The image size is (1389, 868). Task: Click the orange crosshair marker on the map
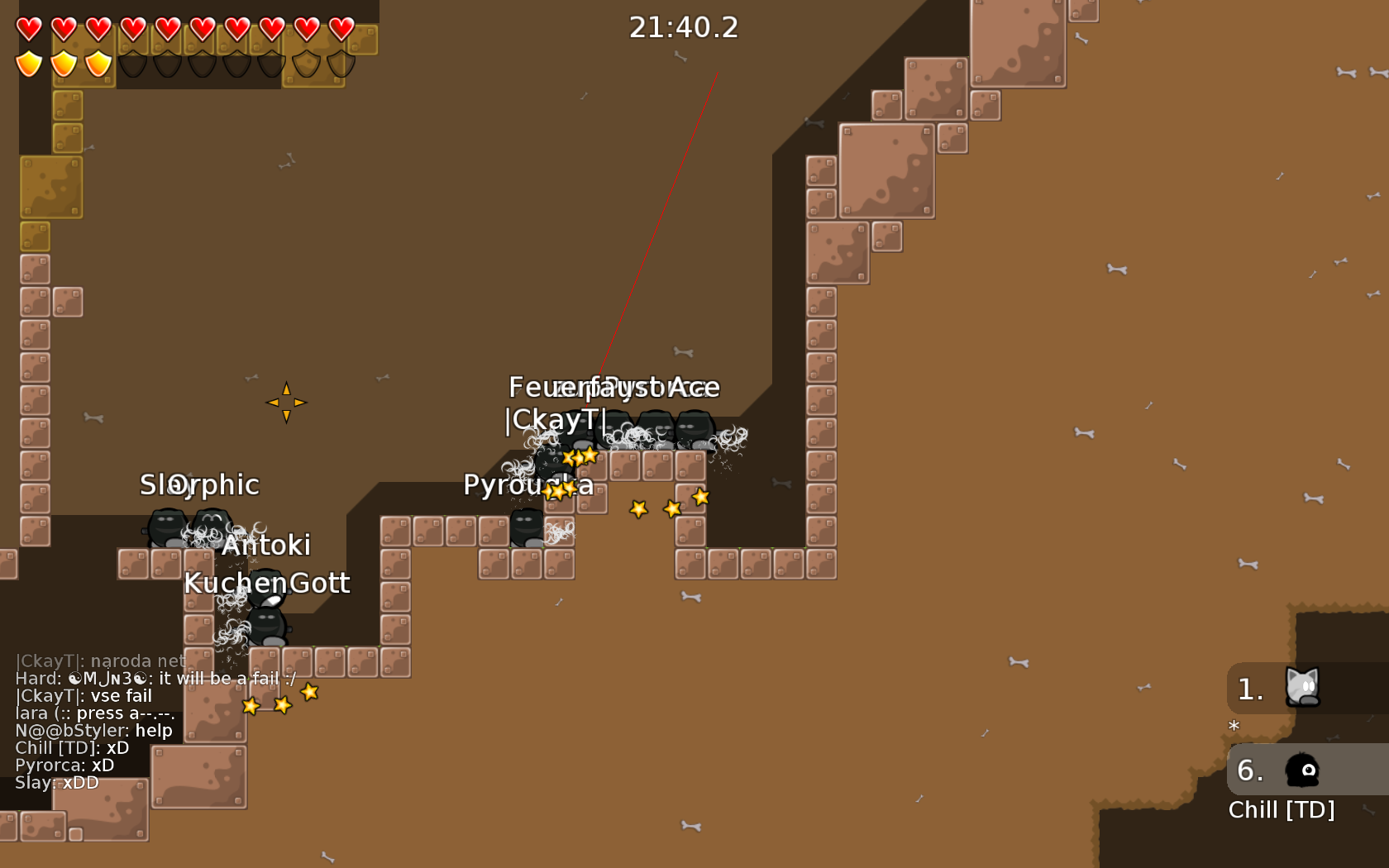click(287, 402)
